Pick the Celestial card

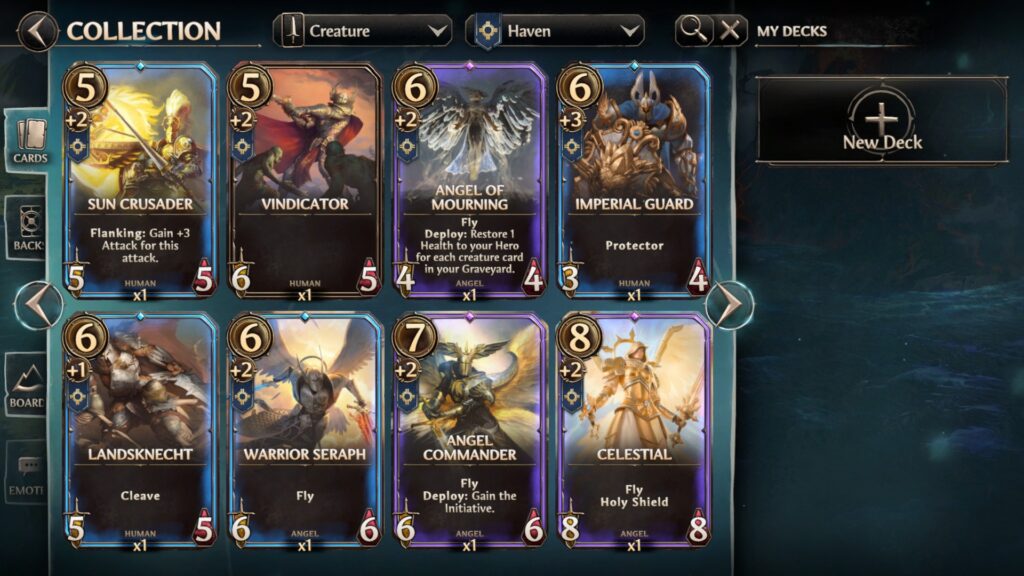point(634,432)
